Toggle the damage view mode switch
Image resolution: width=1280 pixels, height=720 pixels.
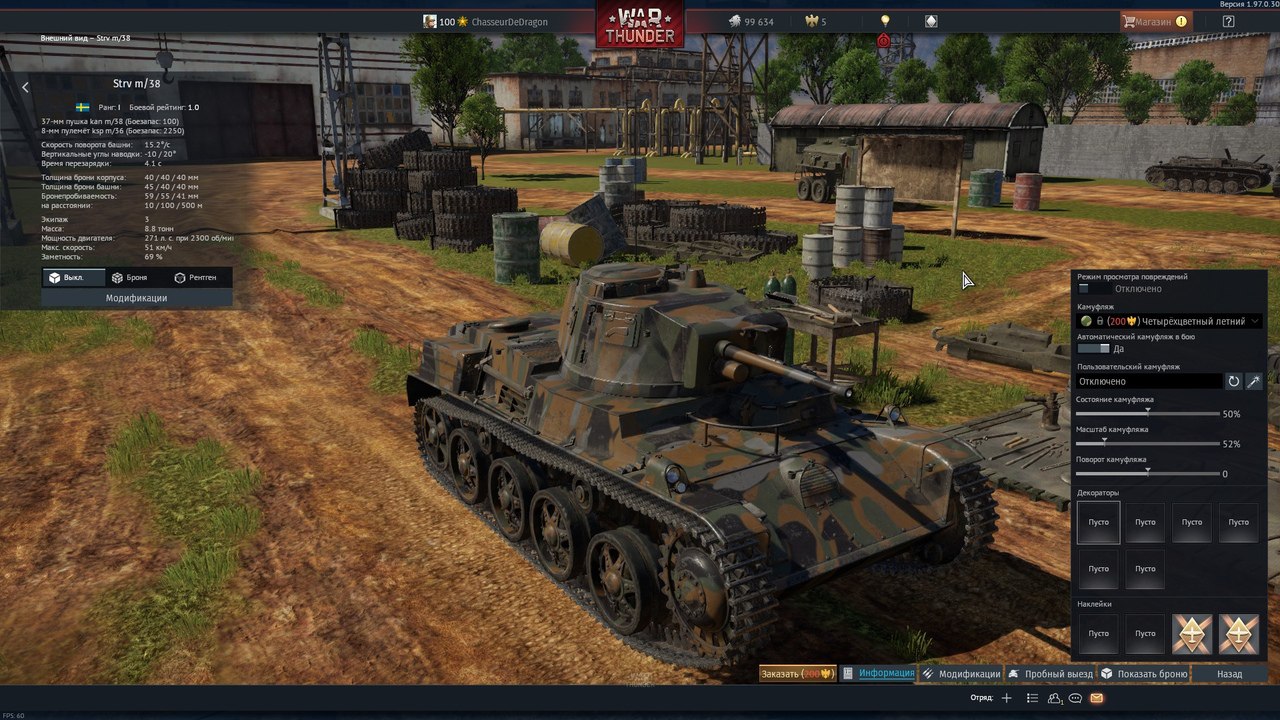tap(1092, 289)
